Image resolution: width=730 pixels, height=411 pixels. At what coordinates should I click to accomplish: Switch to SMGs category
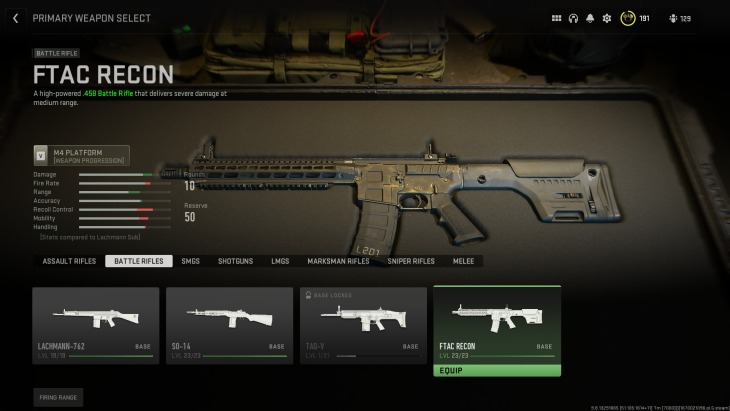tap(190, 261)
